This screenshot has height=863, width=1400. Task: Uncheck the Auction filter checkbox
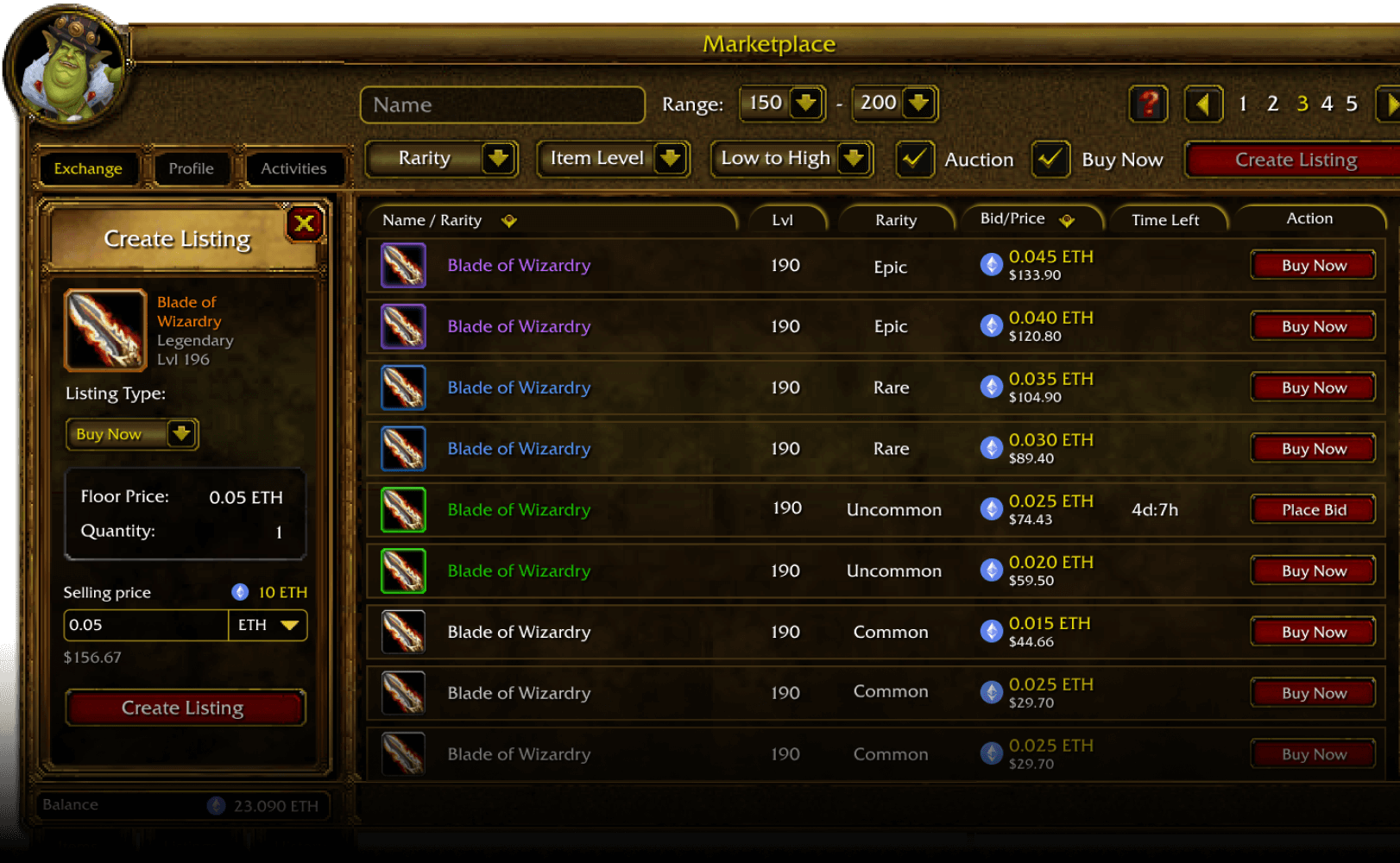[915, 160]
